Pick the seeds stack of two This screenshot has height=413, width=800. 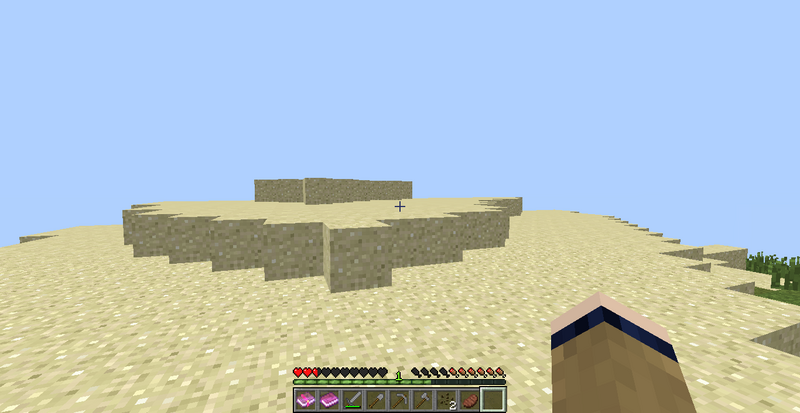[x=445, y=400]
